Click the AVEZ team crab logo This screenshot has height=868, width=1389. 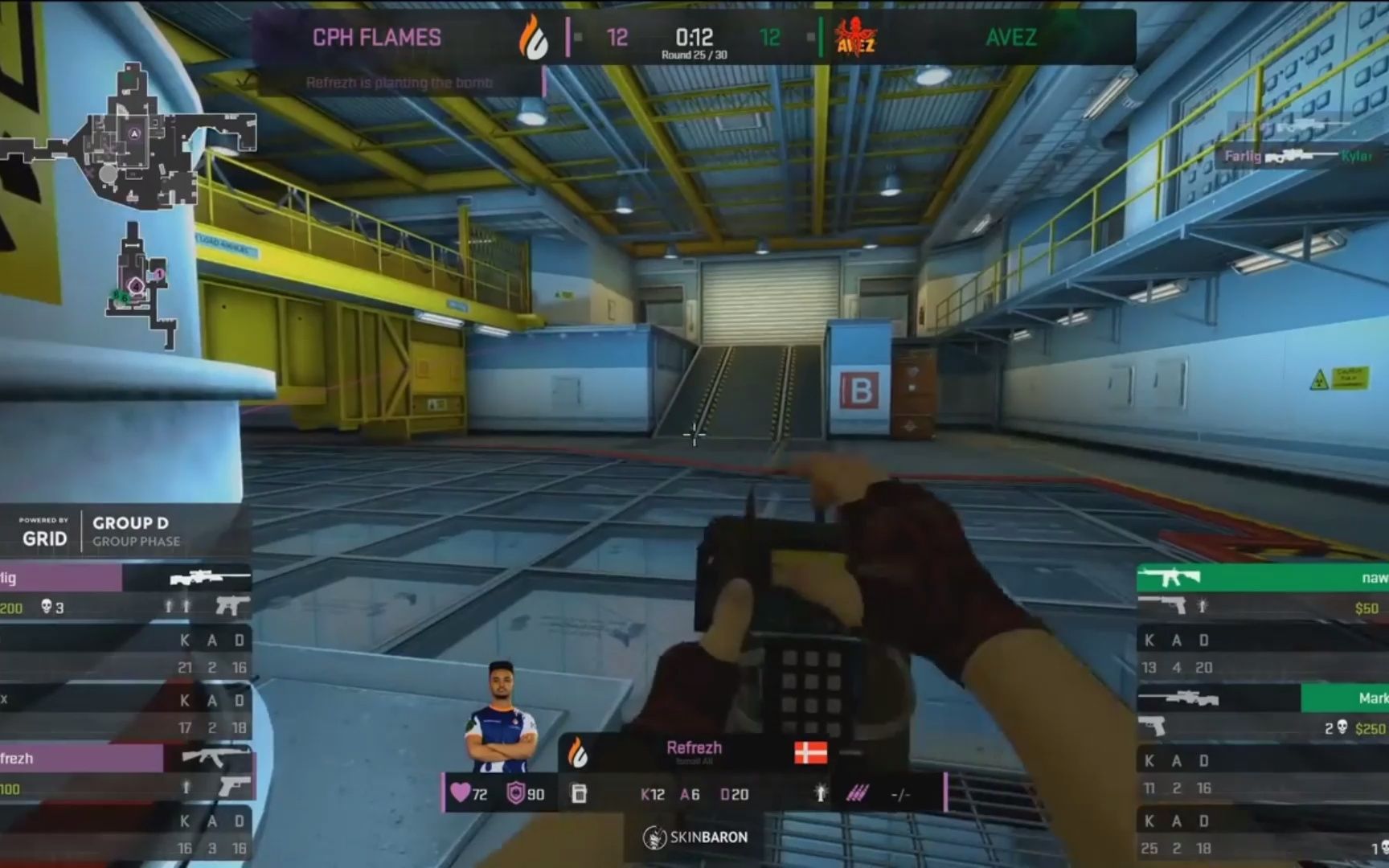pos(854,39)
